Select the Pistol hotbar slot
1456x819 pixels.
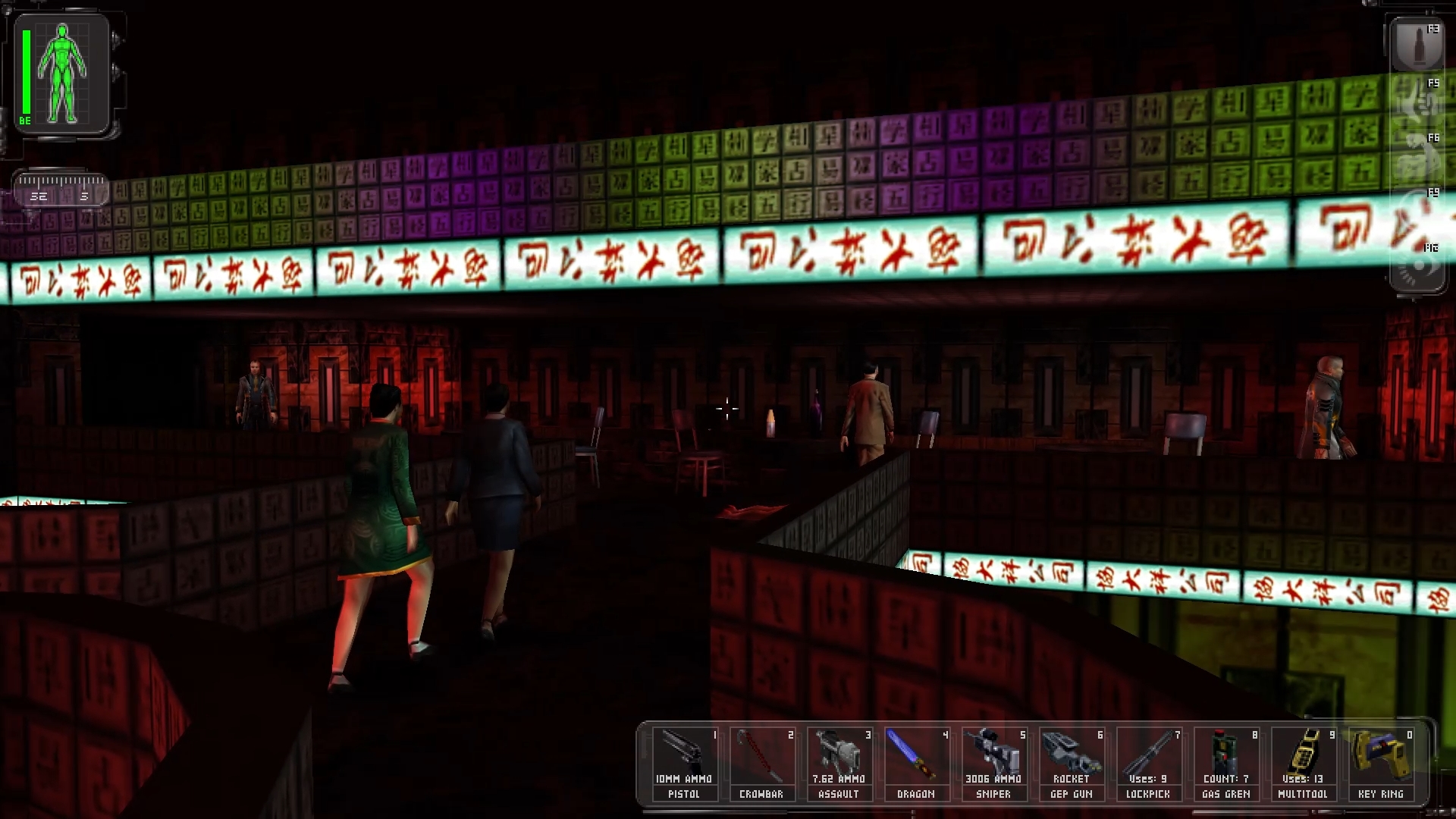[683, 763]
